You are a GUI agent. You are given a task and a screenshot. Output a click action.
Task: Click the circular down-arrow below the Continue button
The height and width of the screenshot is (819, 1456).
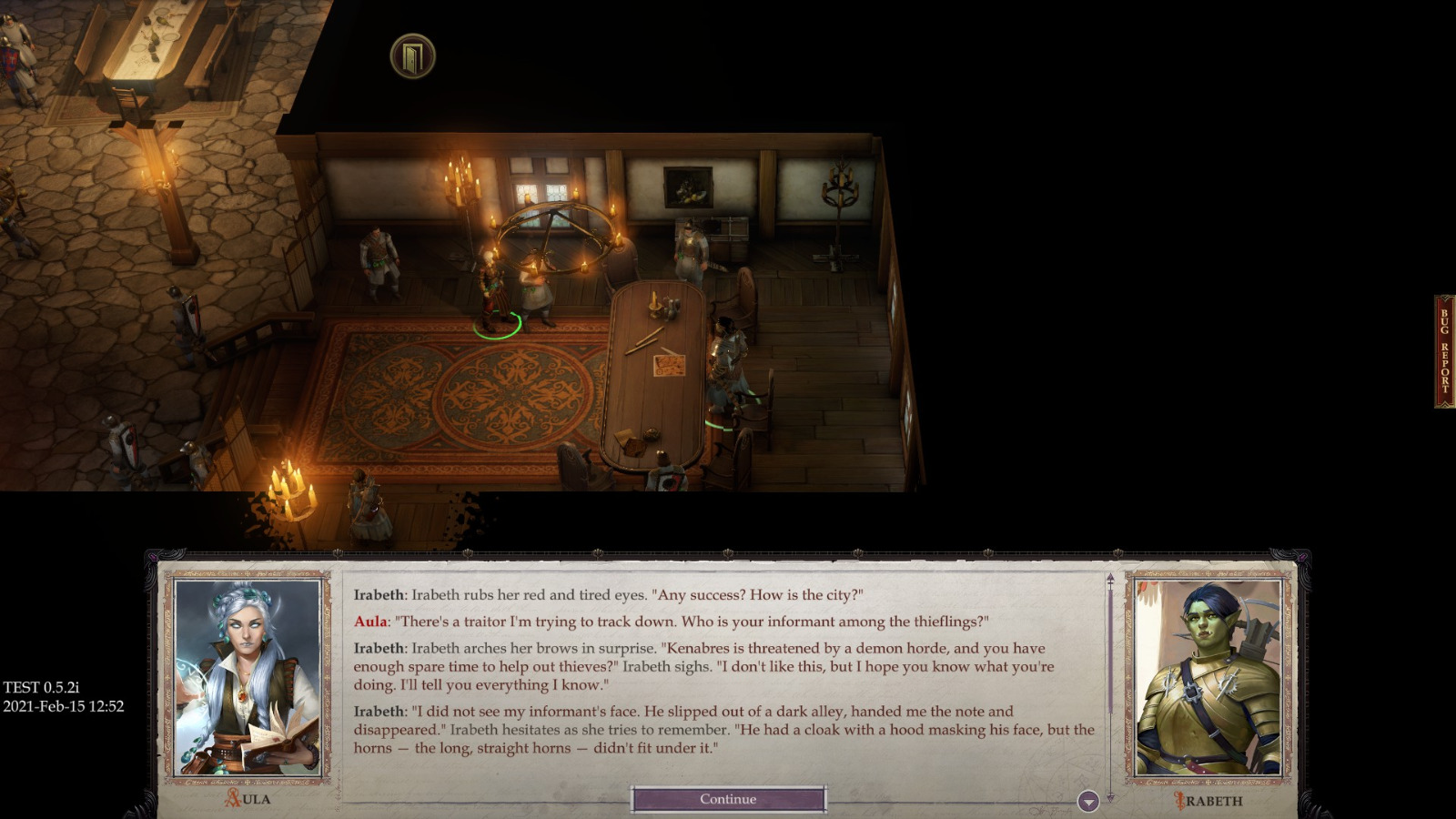pyautogui.click(x=1087, y=801)
